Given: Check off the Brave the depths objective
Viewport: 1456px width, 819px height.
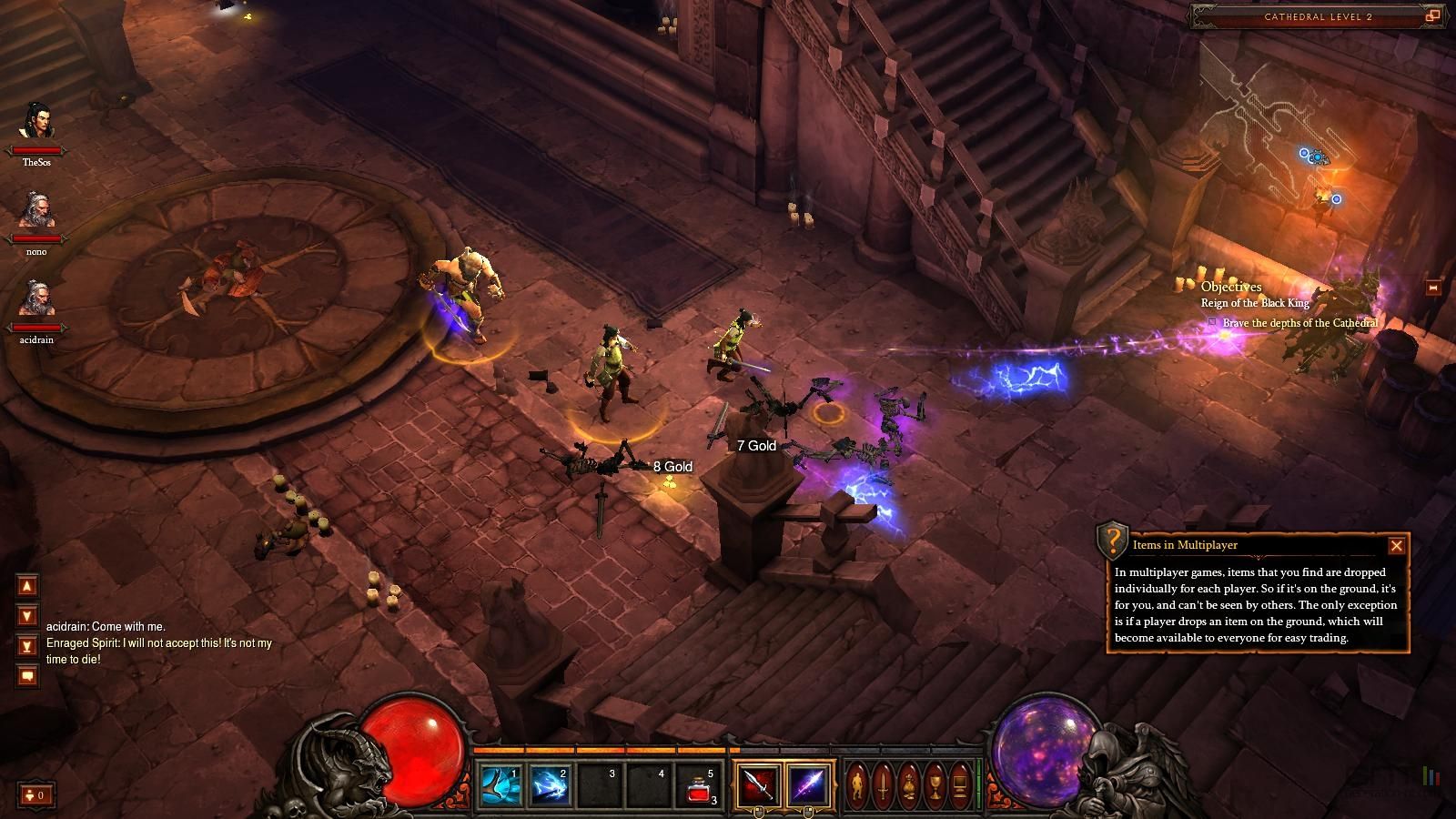Looking at the screenshot, I should pos(1212,321).
